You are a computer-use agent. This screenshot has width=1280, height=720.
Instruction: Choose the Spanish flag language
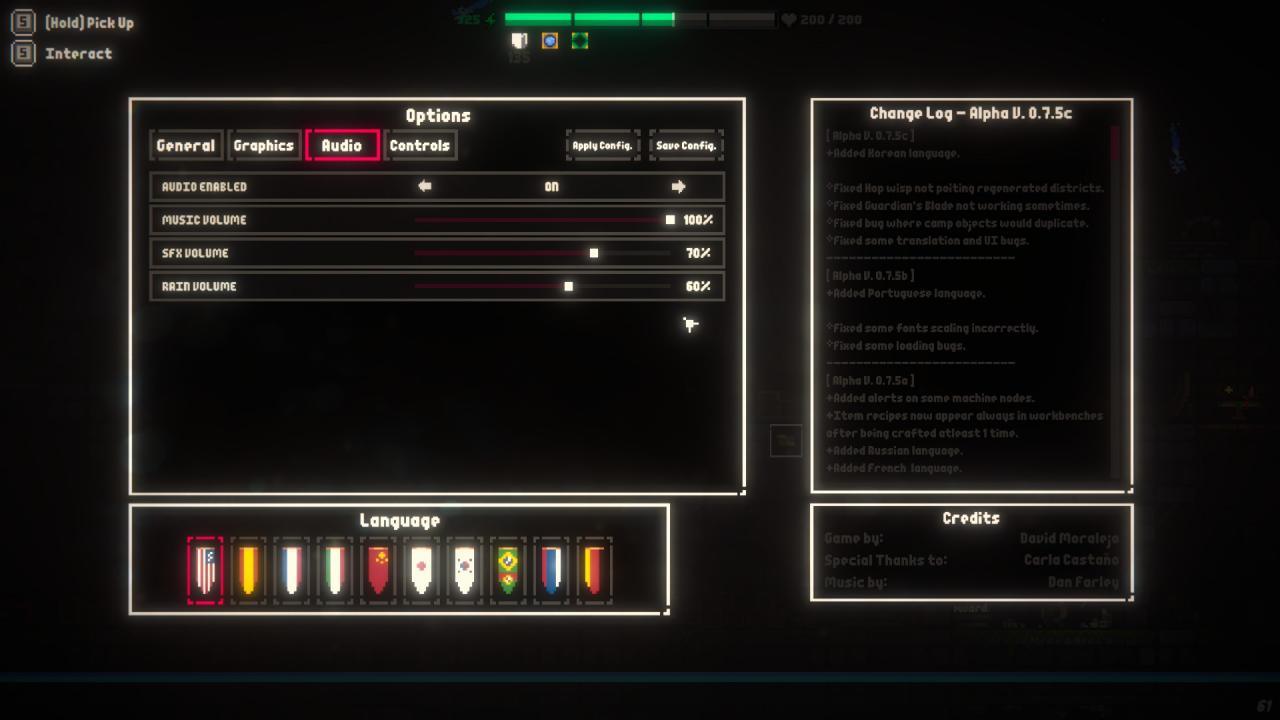tap(248, 570)
